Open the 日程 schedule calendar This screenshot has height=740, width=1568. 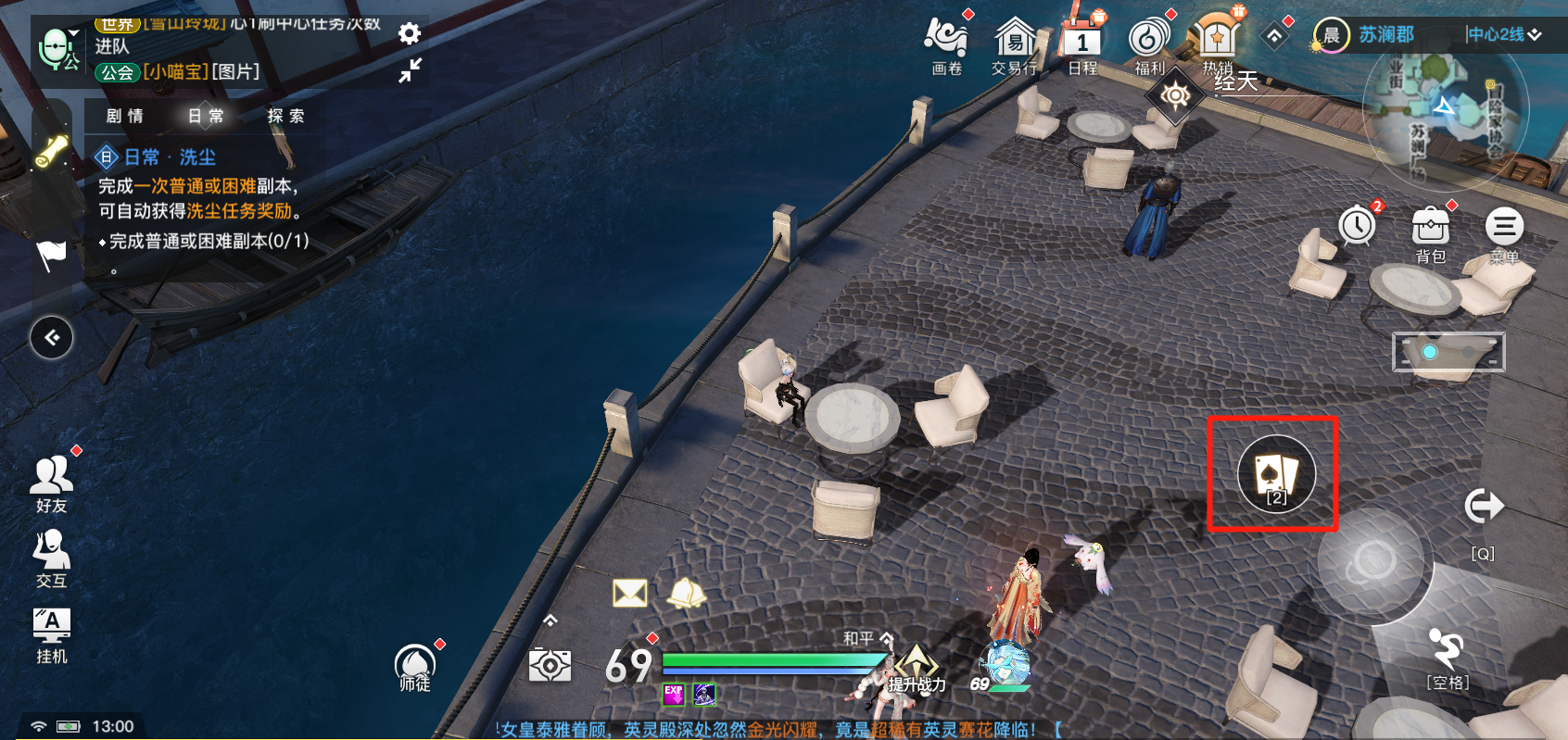1081,44
